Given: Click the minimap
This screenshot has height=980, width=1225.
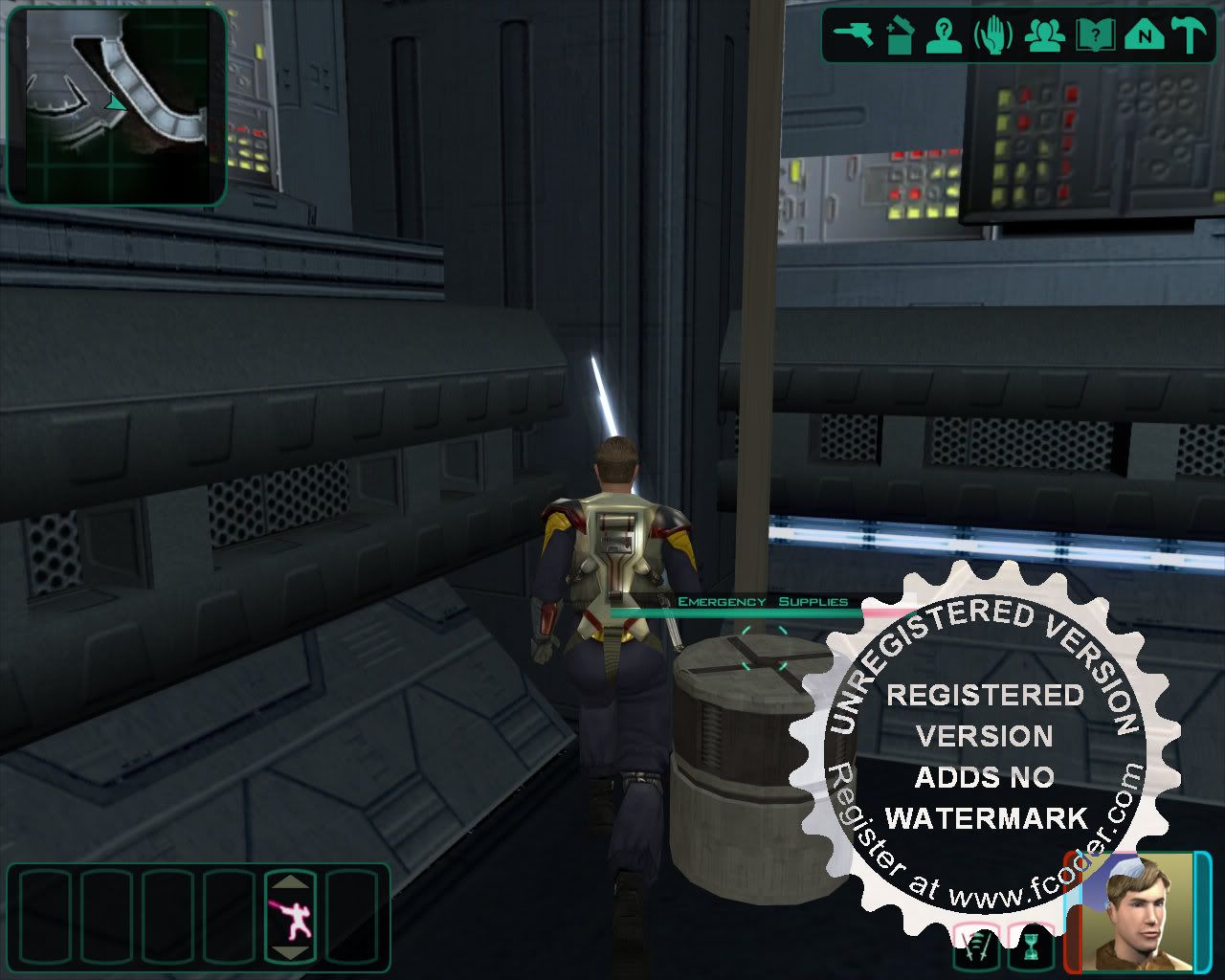Looking at the screenshot, I should pyautogui.click(x=117, y=105).
